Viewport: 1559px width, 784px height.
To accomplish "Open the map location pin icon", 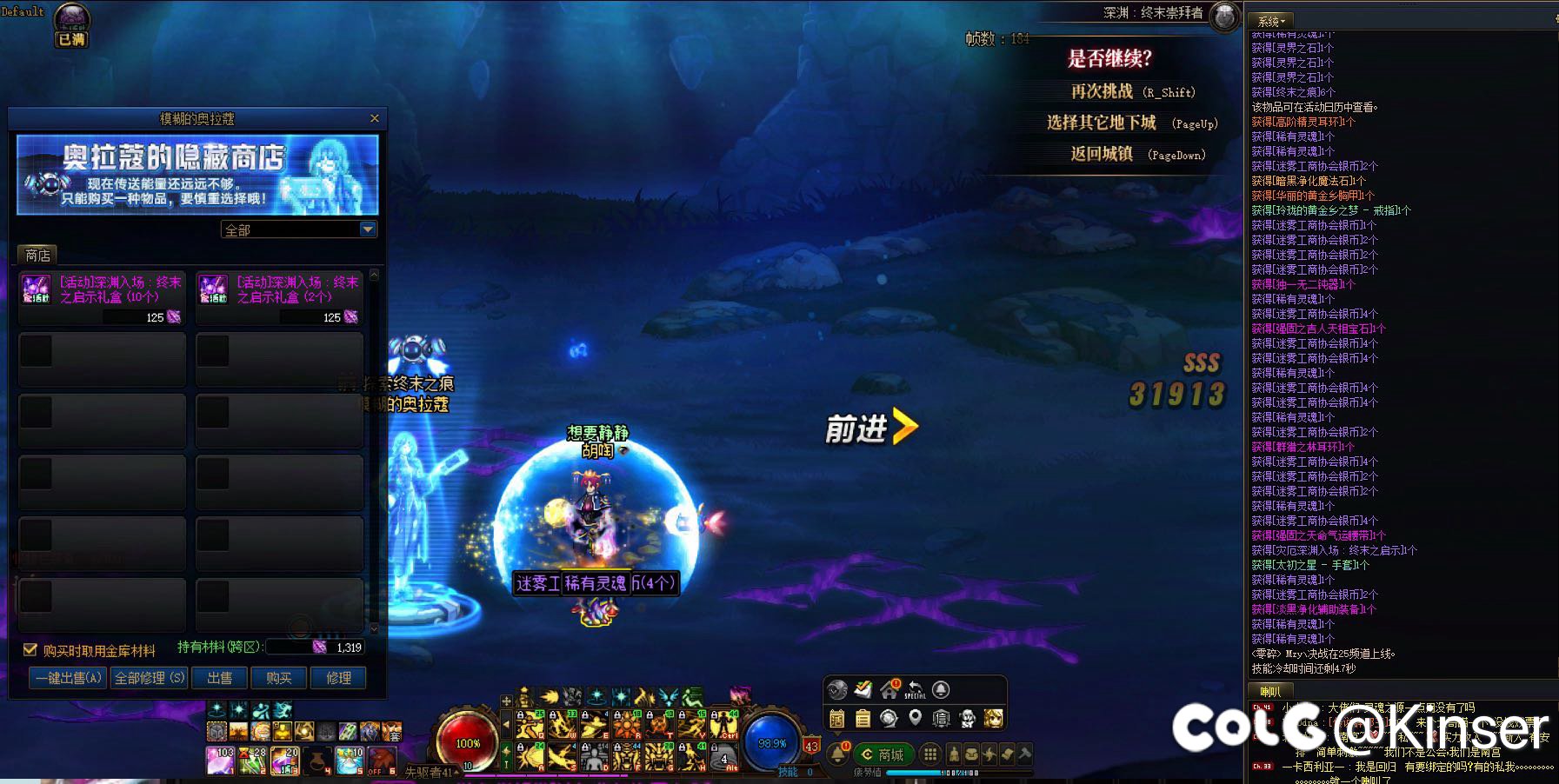I will click(x=915, y=718).
